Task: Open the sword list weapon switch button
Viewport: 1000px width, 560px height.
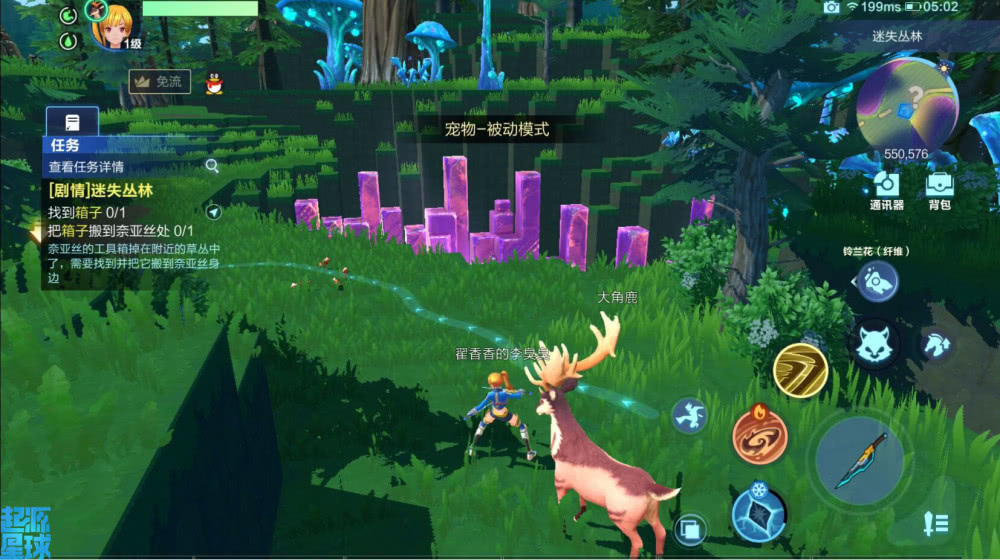Action: 936,521
